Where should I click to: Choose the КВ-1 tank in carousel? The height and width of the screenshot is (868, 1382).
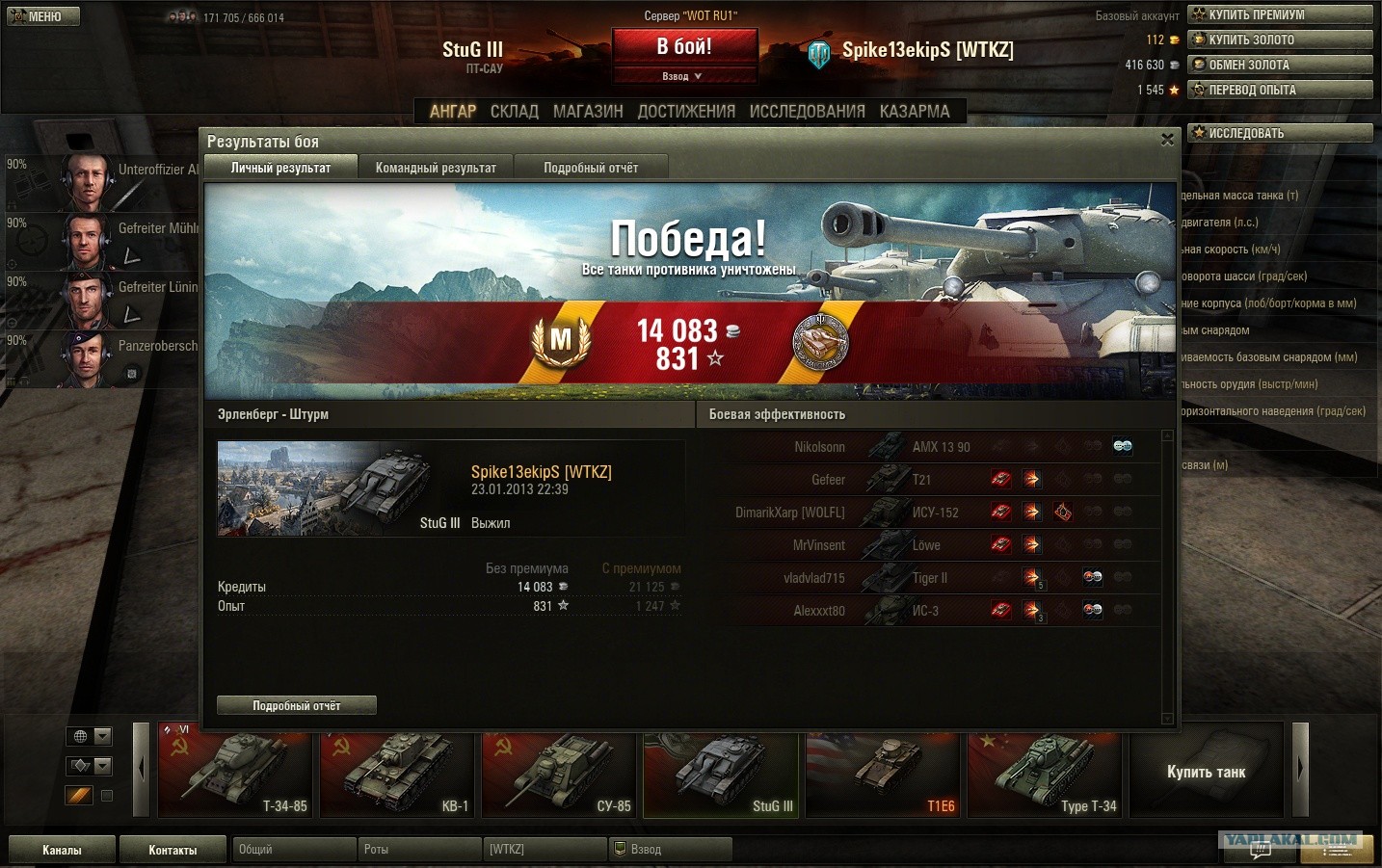pos(398,771)
